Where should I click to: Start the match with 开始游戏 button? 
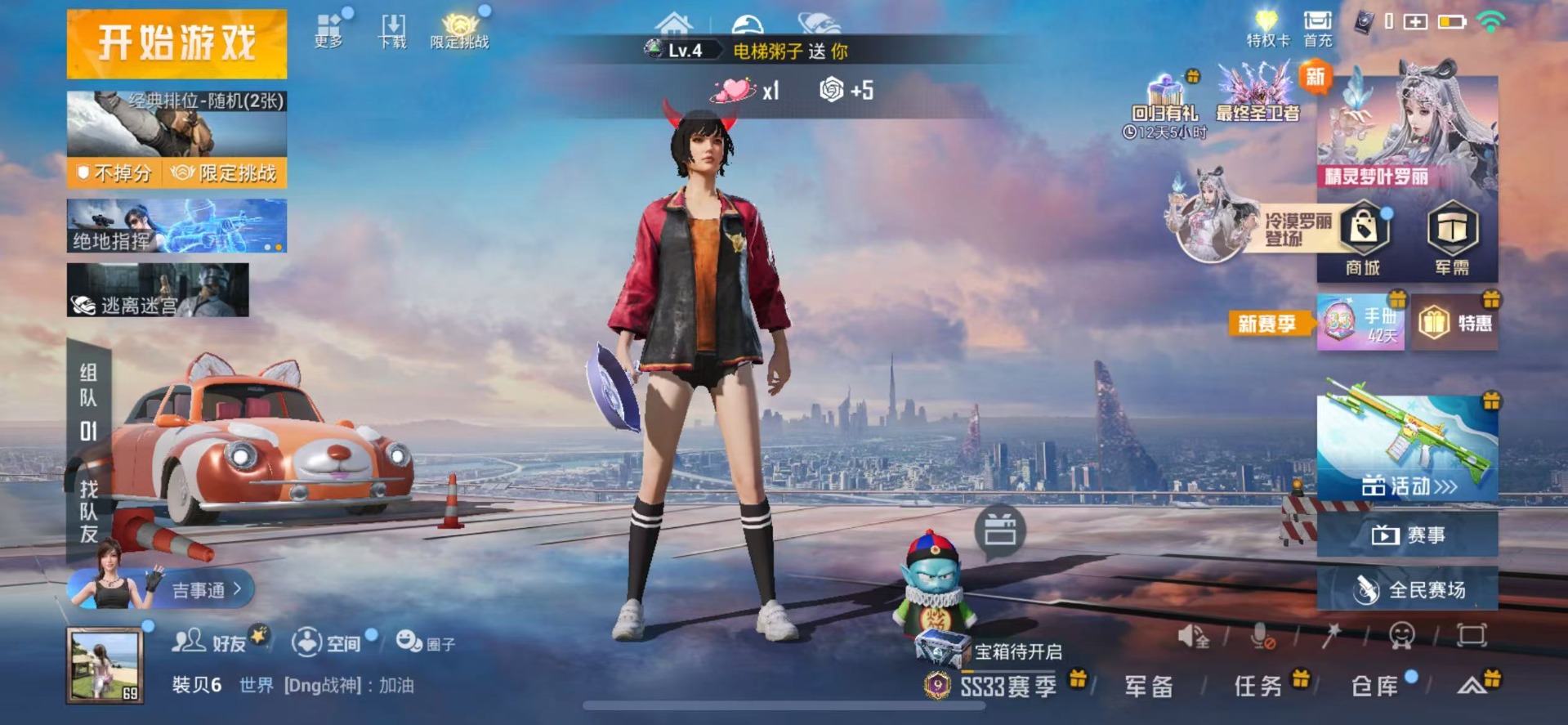coord(176,43)
